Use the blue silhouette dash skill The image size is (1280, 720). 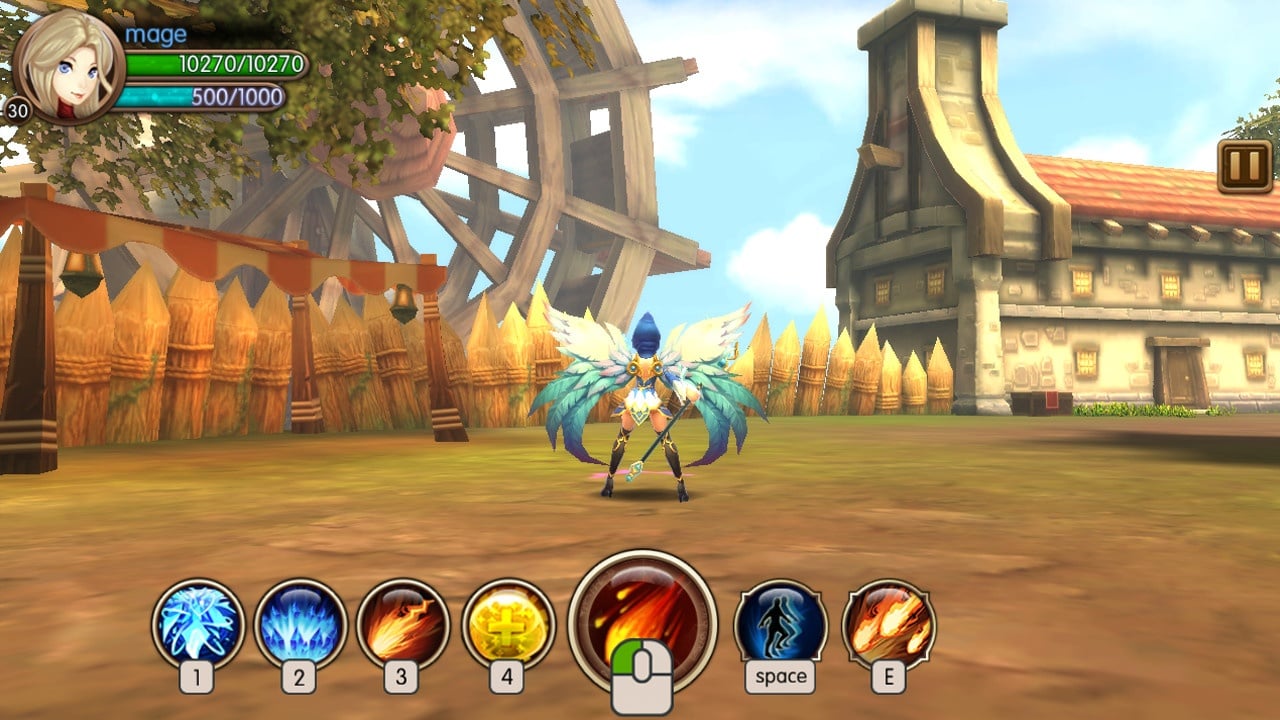pos(780,625)
